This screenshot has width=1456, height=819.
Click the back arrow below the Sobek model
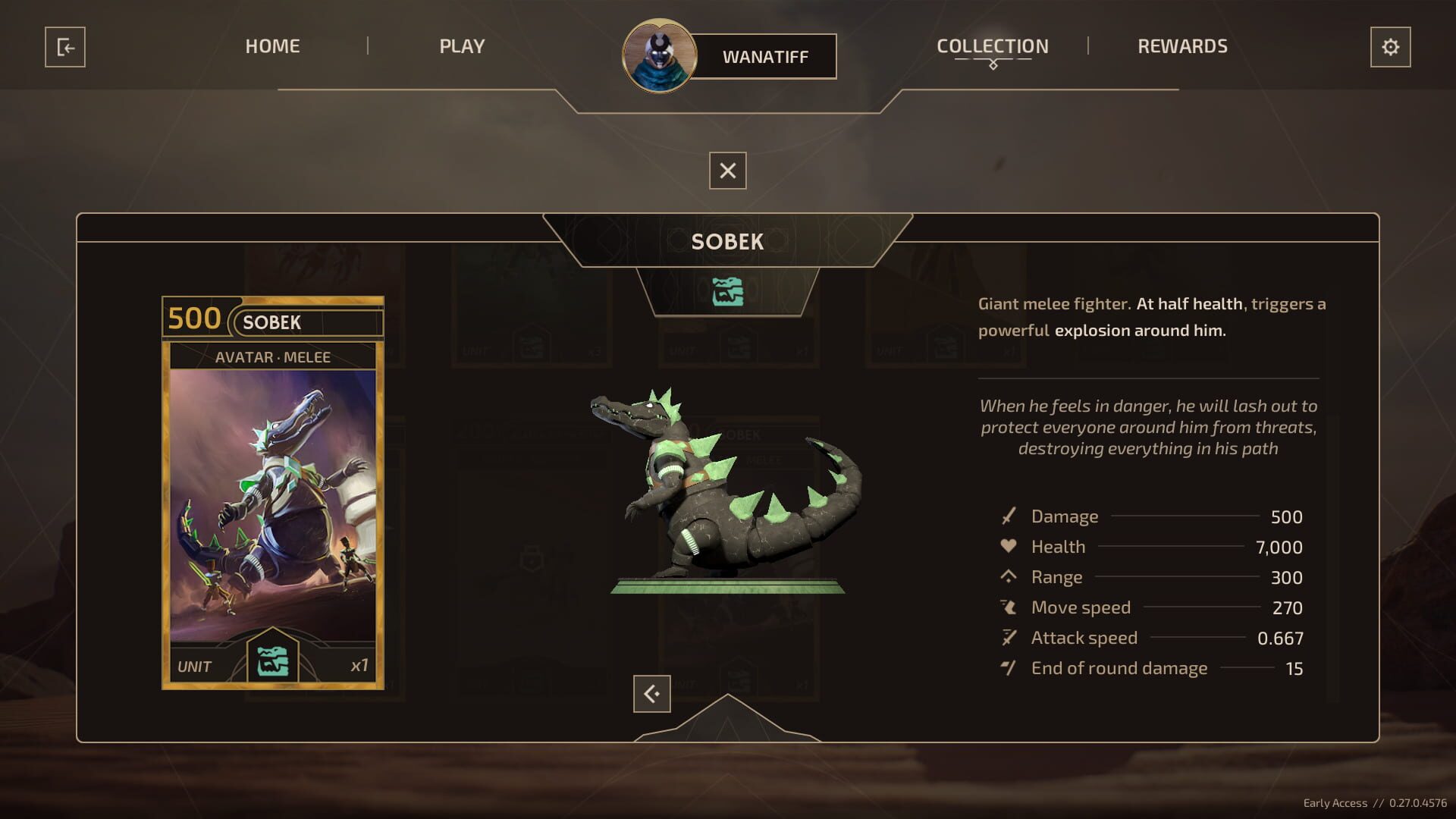[651, 693]
